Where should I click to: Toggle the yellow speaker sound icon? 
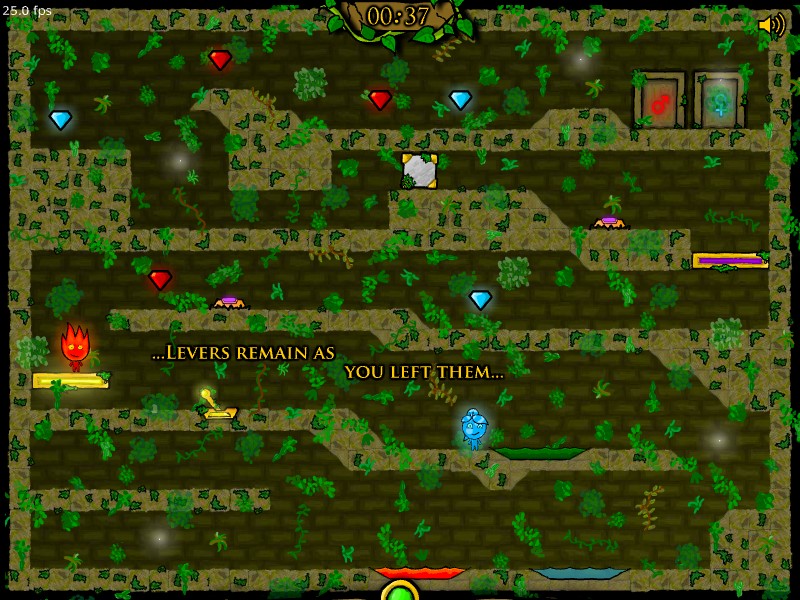[771, 26]
